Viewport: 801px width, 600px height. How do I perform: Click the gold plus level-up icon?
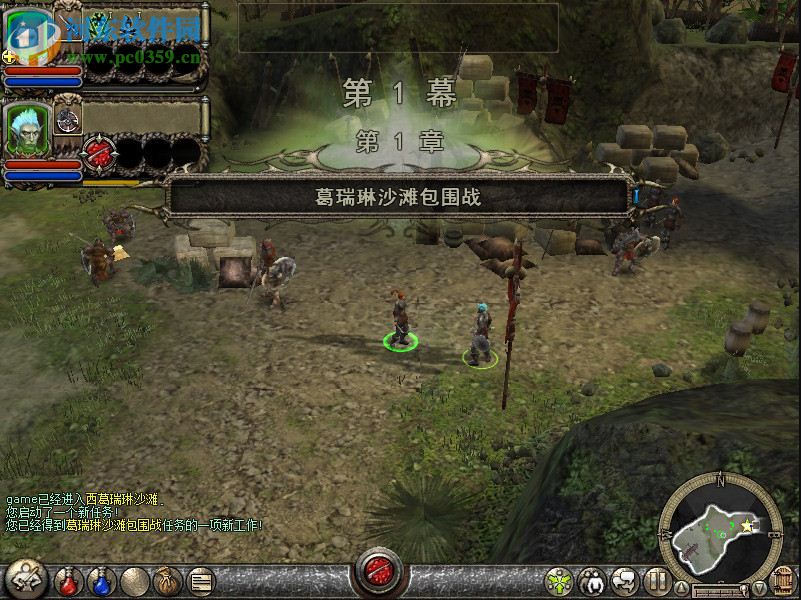pyautogui.click(x=9, y=57)
